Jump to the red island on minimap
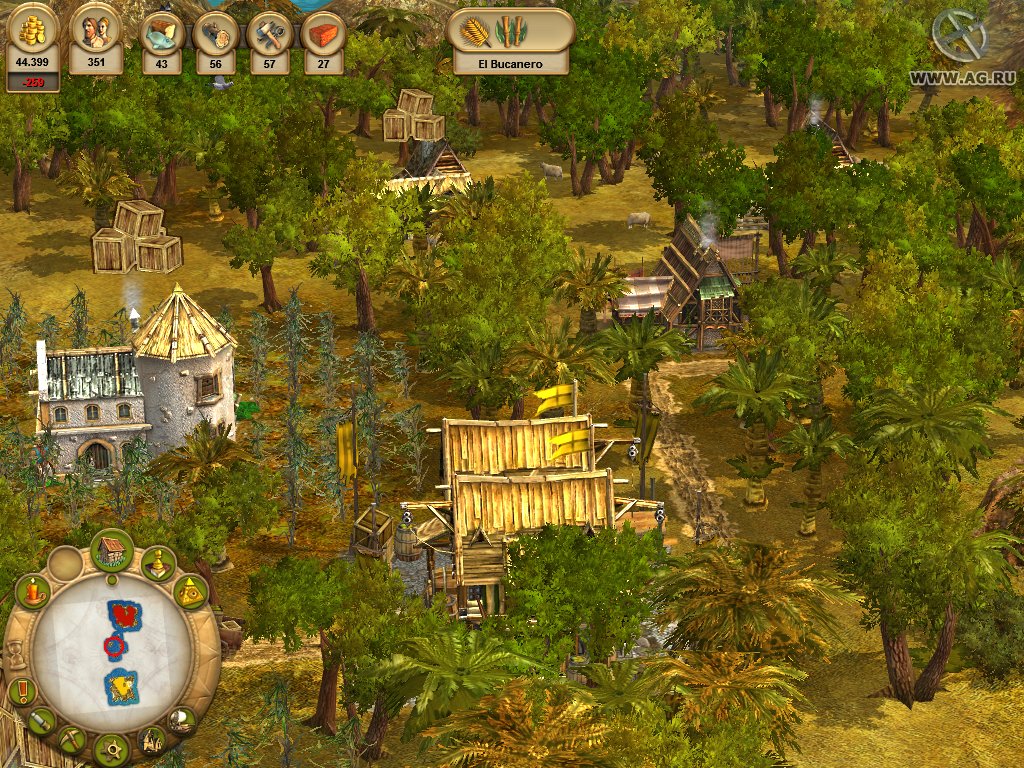 coord(123,613)
